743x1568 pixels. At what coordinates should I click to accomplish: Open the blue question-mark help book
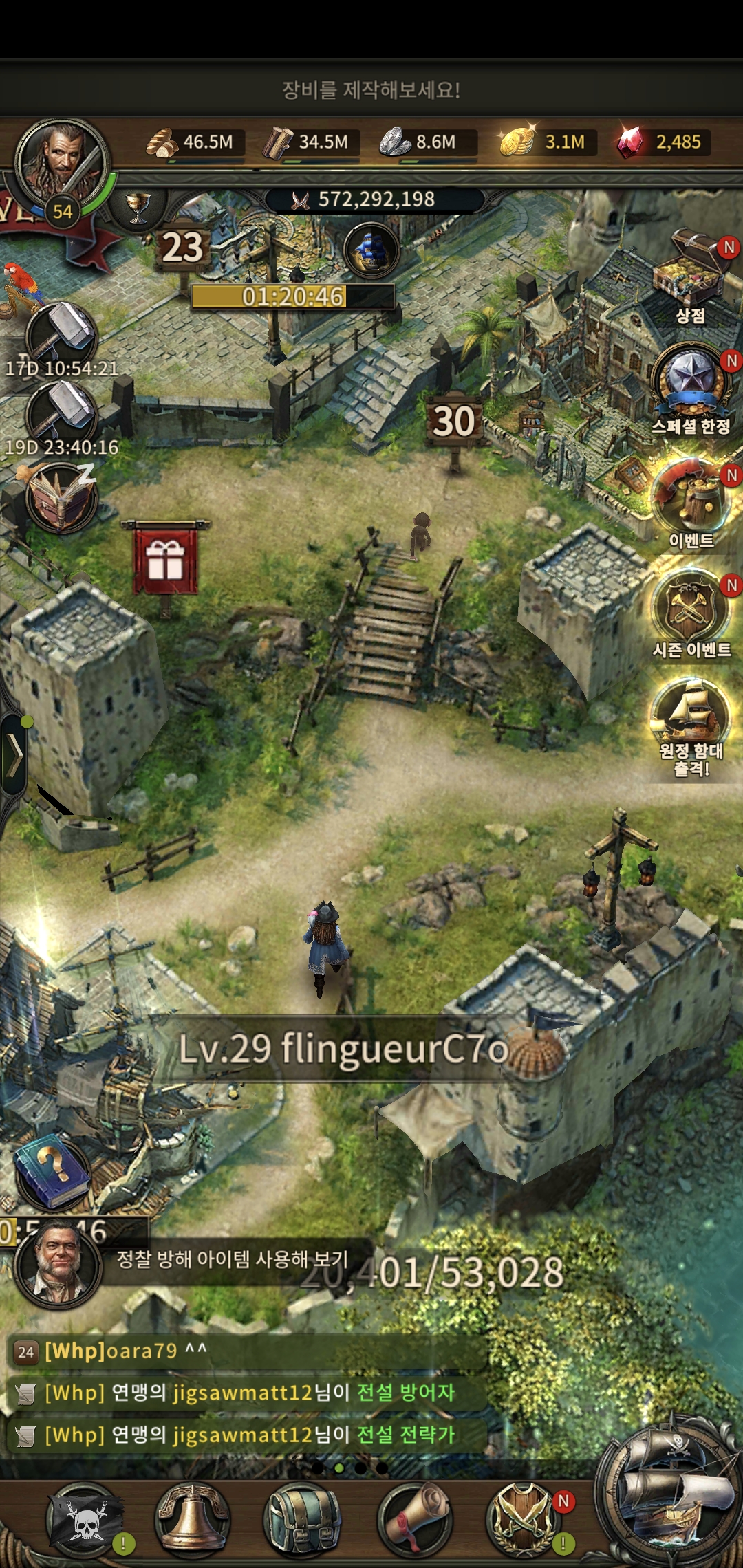point(52,1170)
